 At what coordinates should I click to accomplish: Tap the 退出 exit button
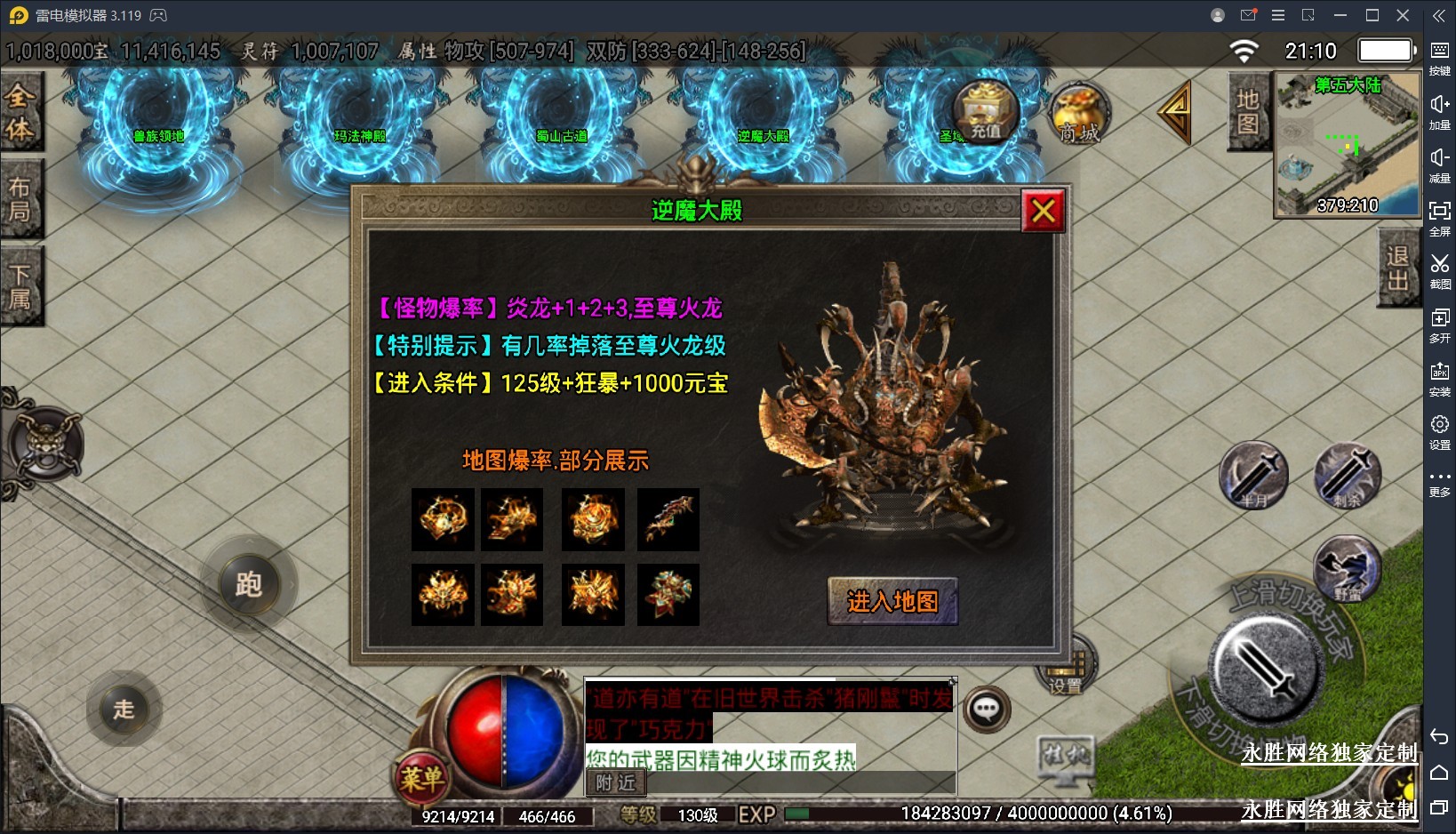(1397, 268)
